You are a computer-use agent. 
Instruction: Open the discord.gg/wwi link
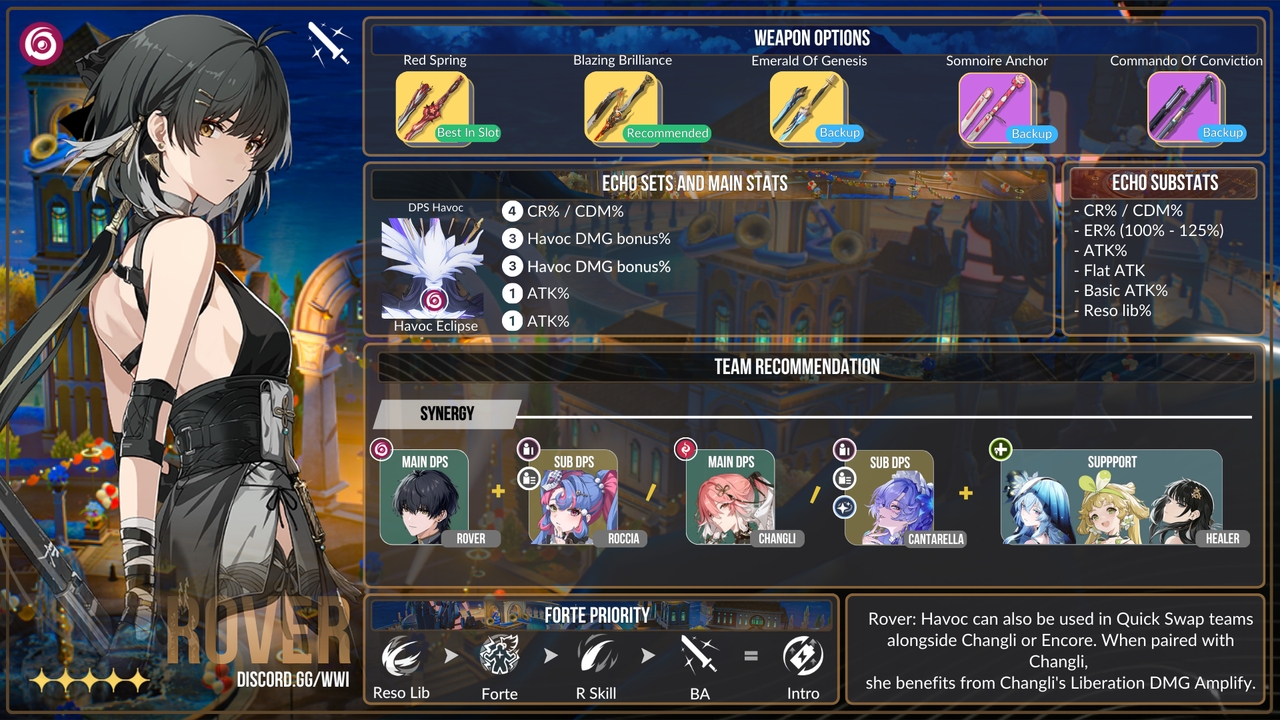(x=293, y=680)
